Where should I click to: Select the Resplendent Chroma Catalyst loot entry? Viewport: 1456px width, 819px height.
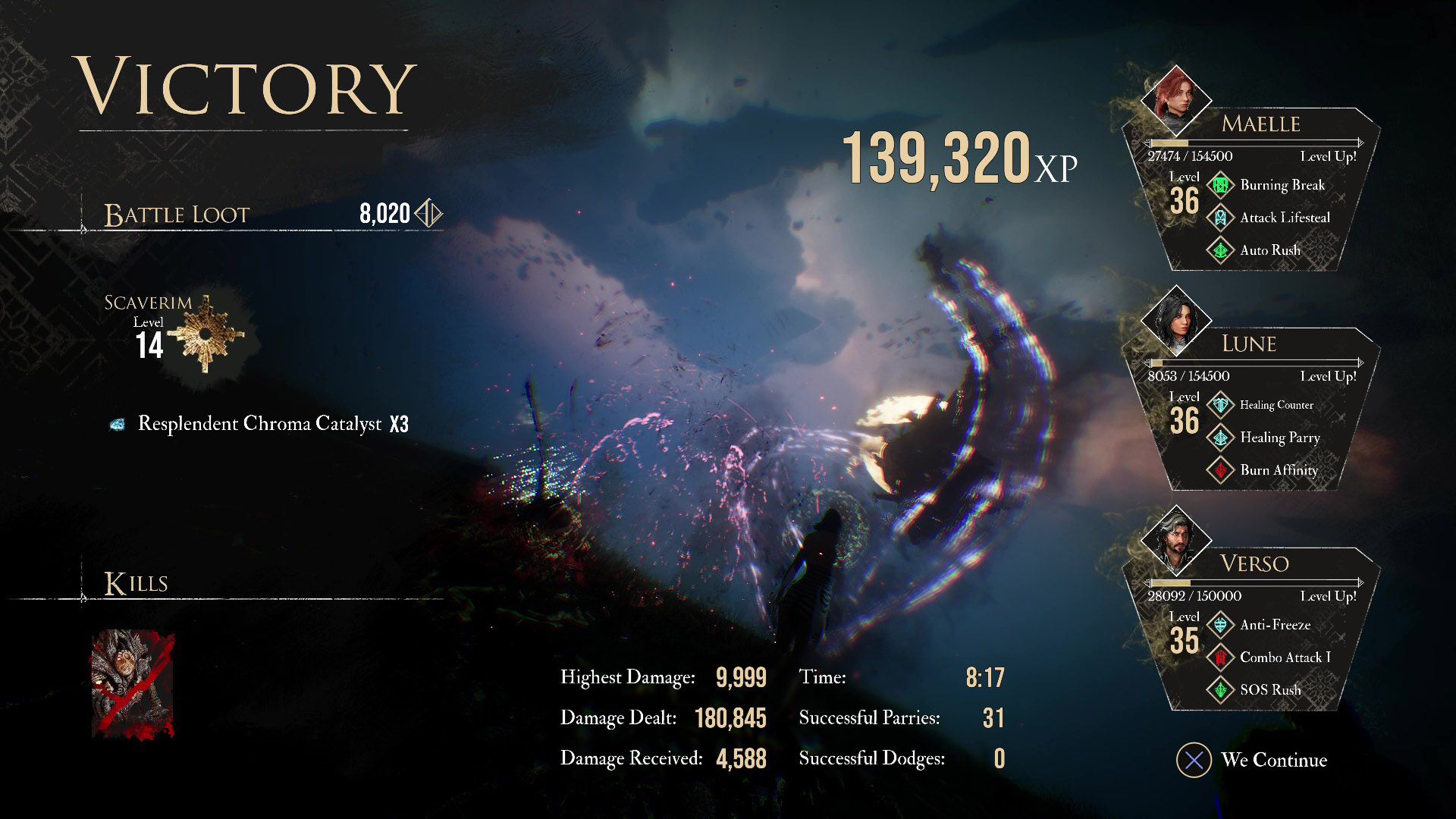pos(259,424)
